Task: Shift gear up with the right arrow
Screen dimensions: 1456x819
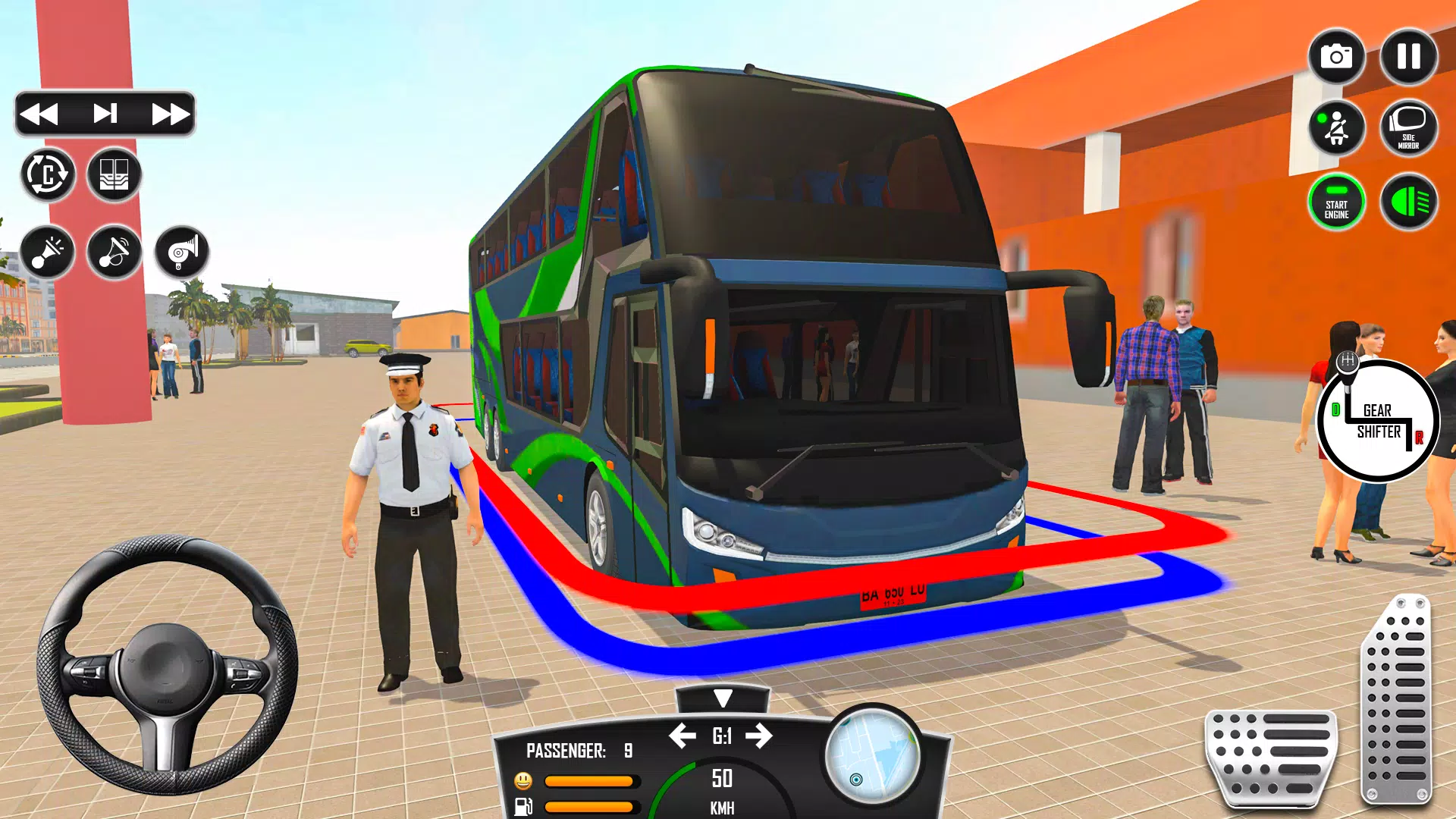Action: coord(758,736)
